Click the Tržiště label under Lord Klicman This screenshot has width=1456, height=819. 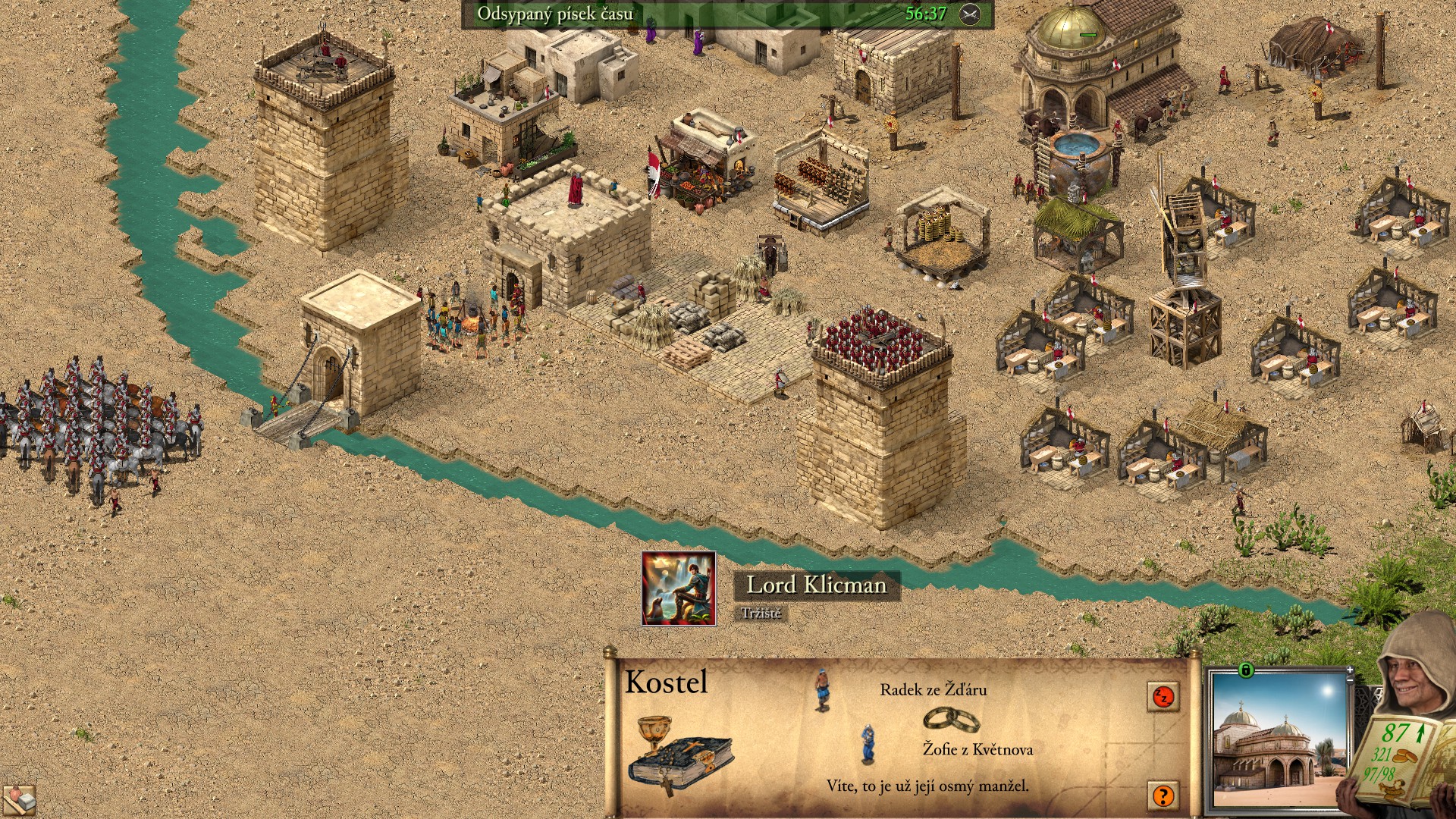[x=761, y=613]
